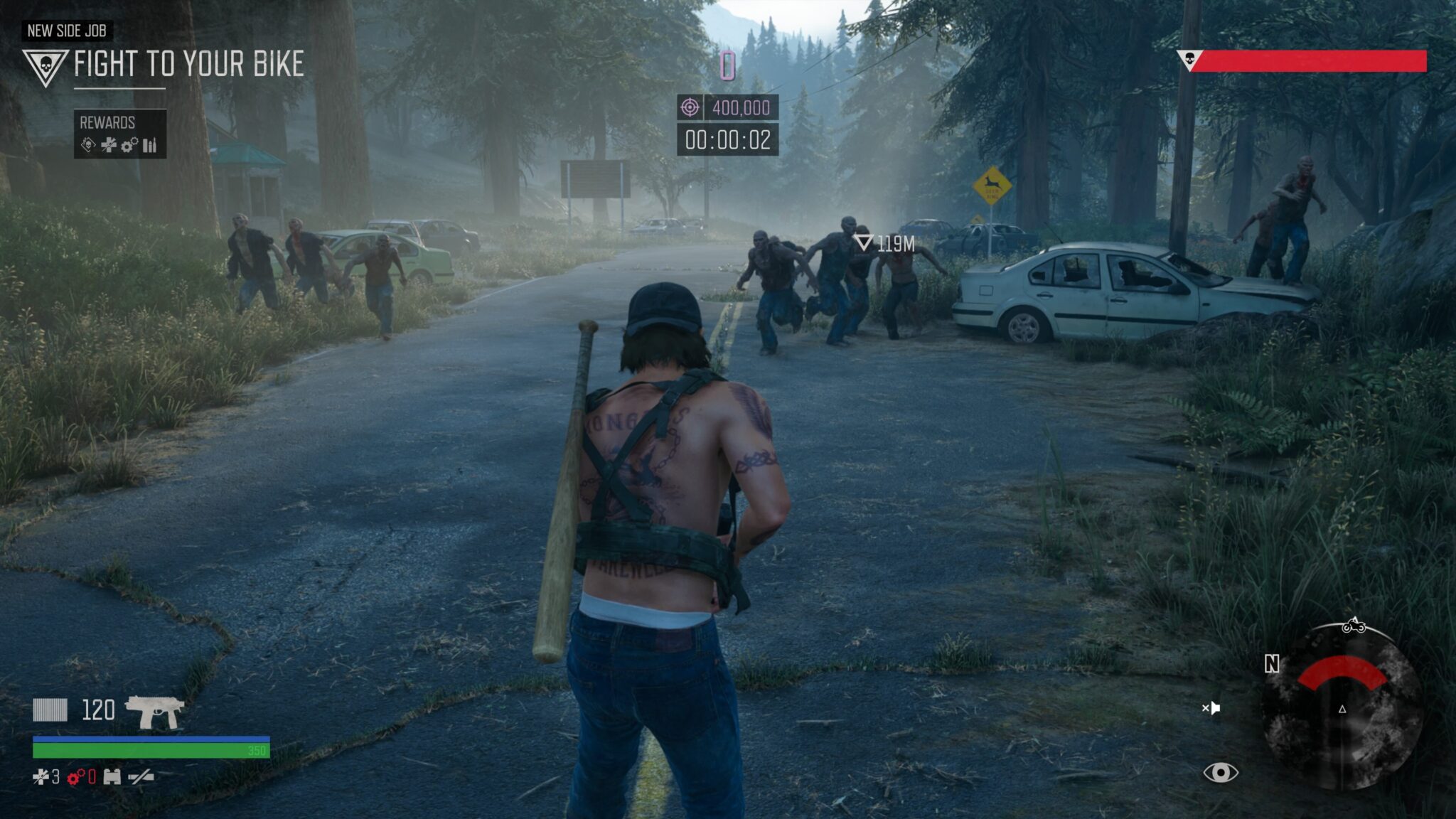Select the motorcycle marker on the minimap
The image size is (1456, 819).
point(1354,626)
